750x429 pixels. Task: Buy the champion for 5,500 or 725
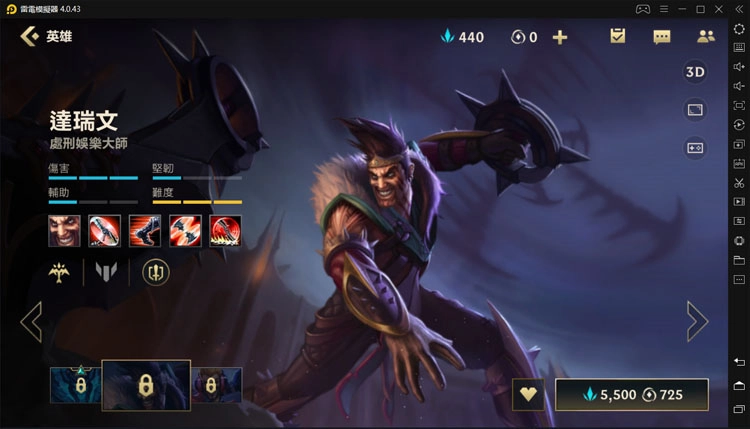pos(632,394)
